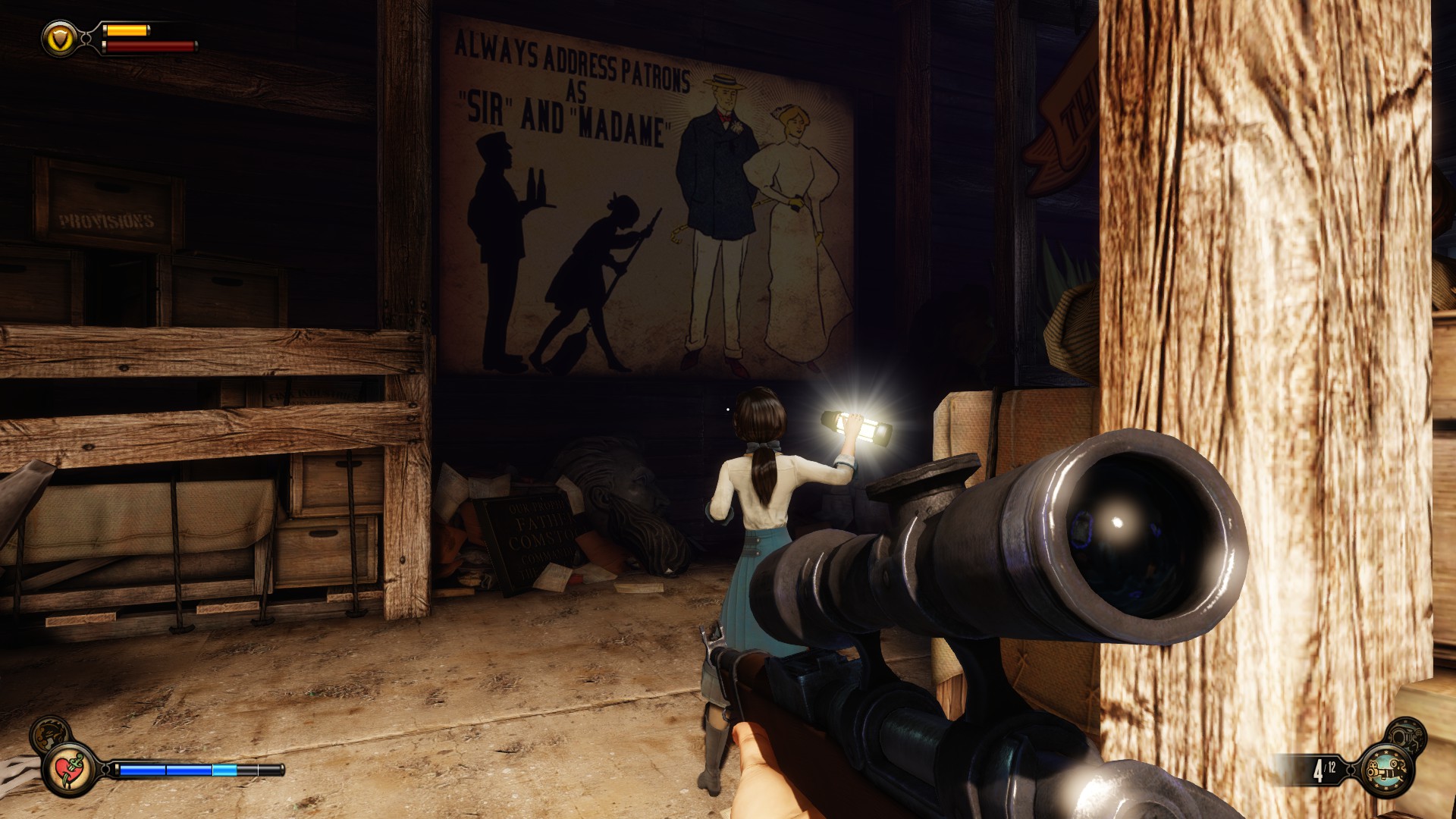The height and width of the screenshot is (819, 1456).
Task: Switch to the secondary vigor icon
Action: 50,734
